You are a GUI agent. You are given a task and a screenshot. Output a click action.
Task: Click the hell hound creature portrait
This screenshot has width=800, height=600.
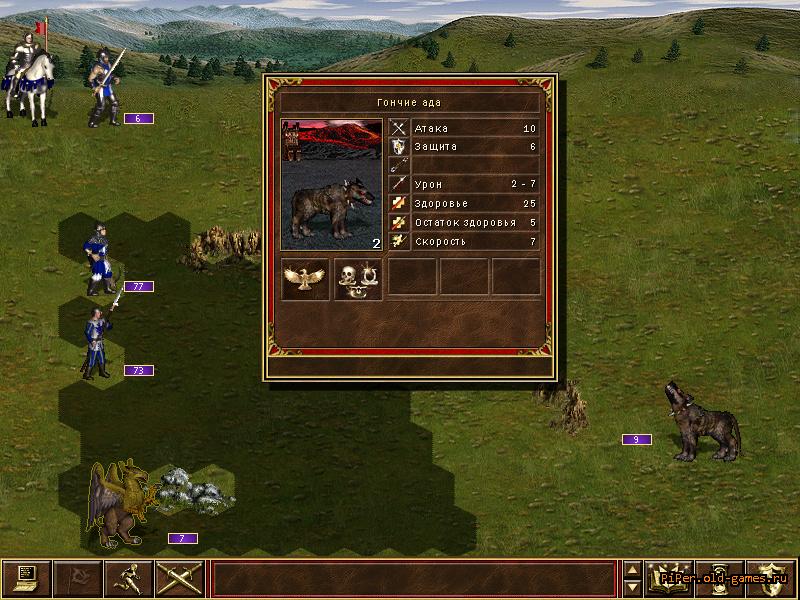click(332, 185)
